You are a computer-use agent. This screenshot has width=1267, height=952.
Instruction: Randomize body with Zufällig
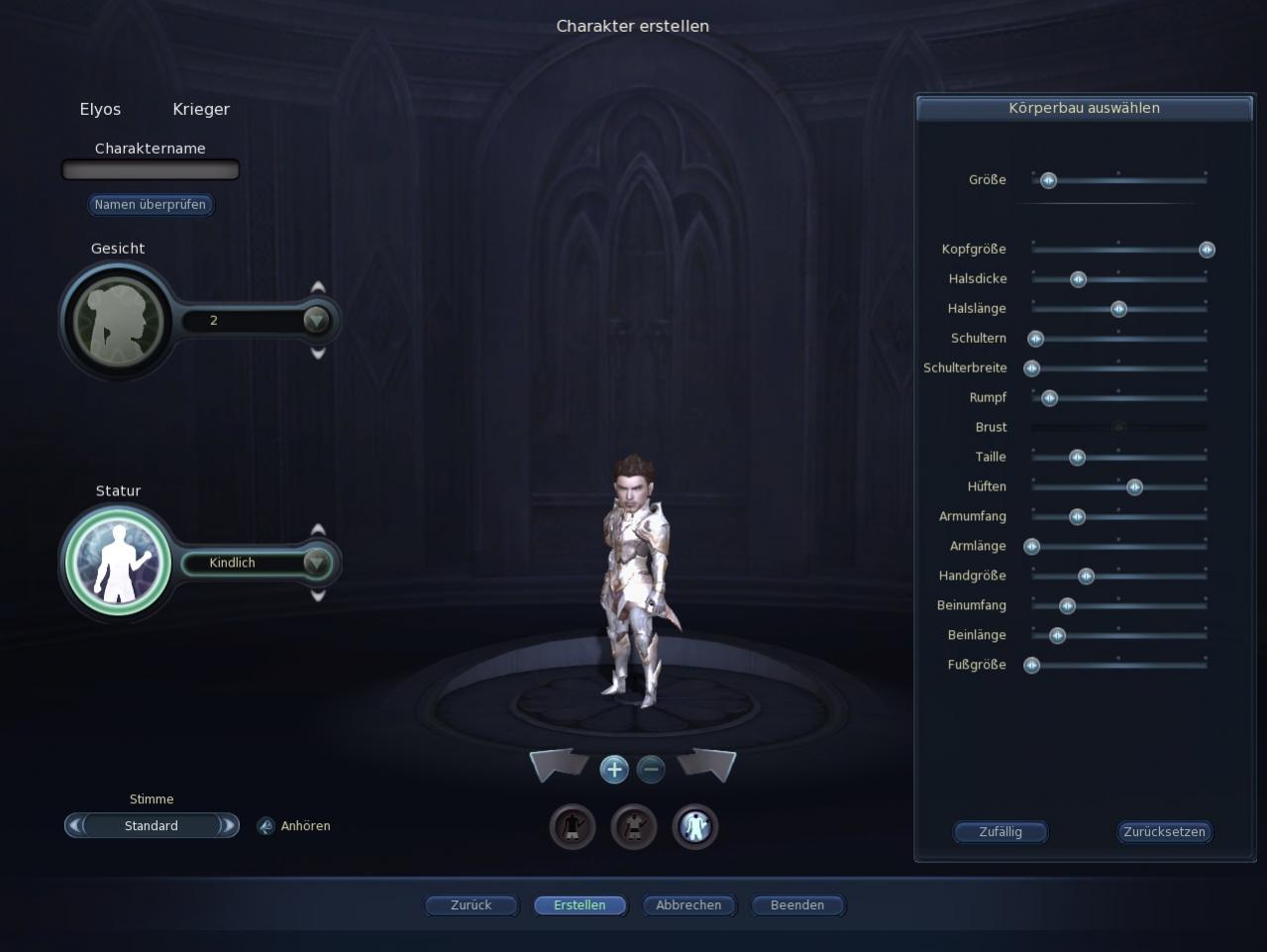1001,832
